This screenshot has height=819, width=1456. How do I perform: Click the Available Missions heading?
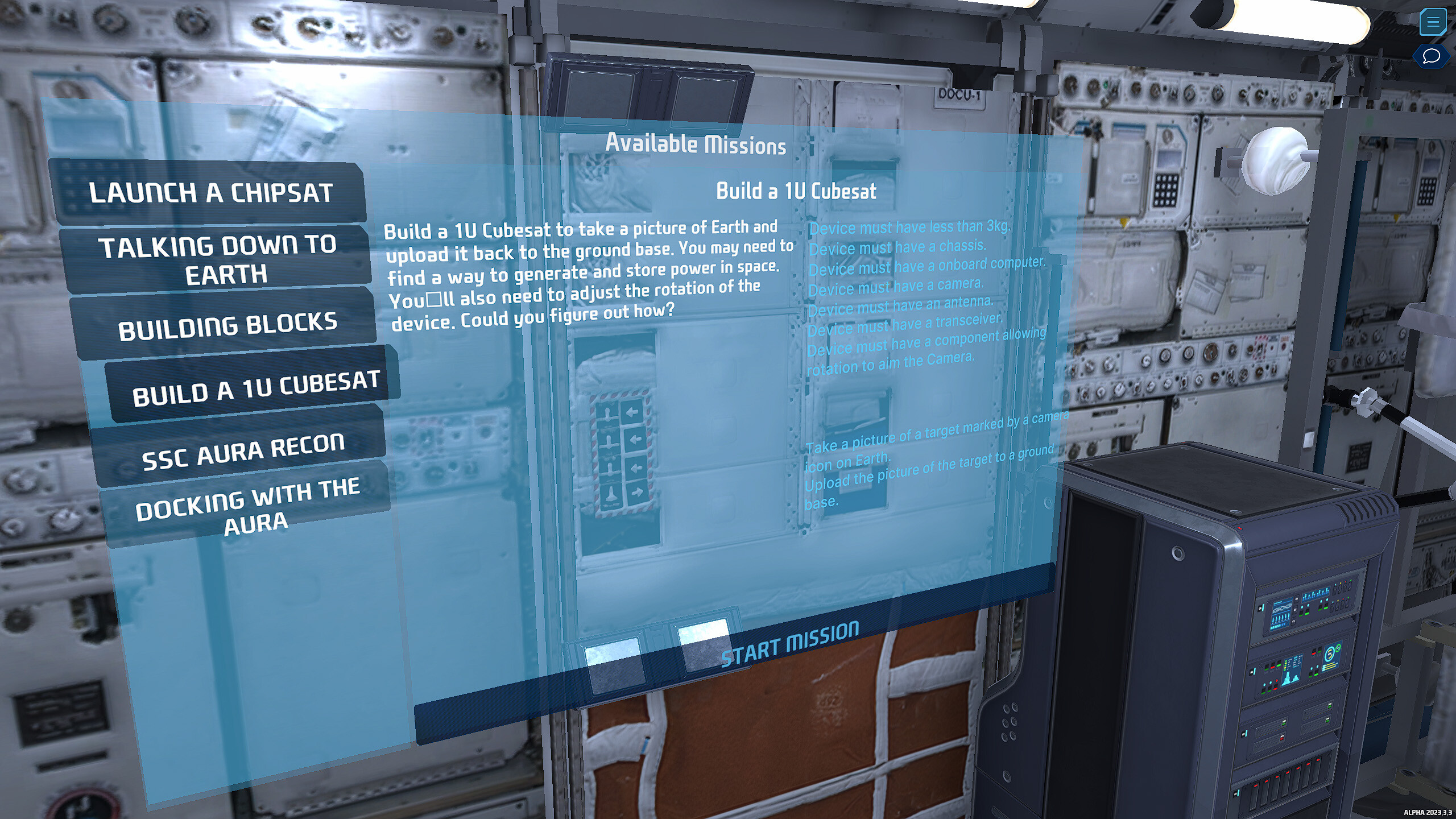[696, 144]
